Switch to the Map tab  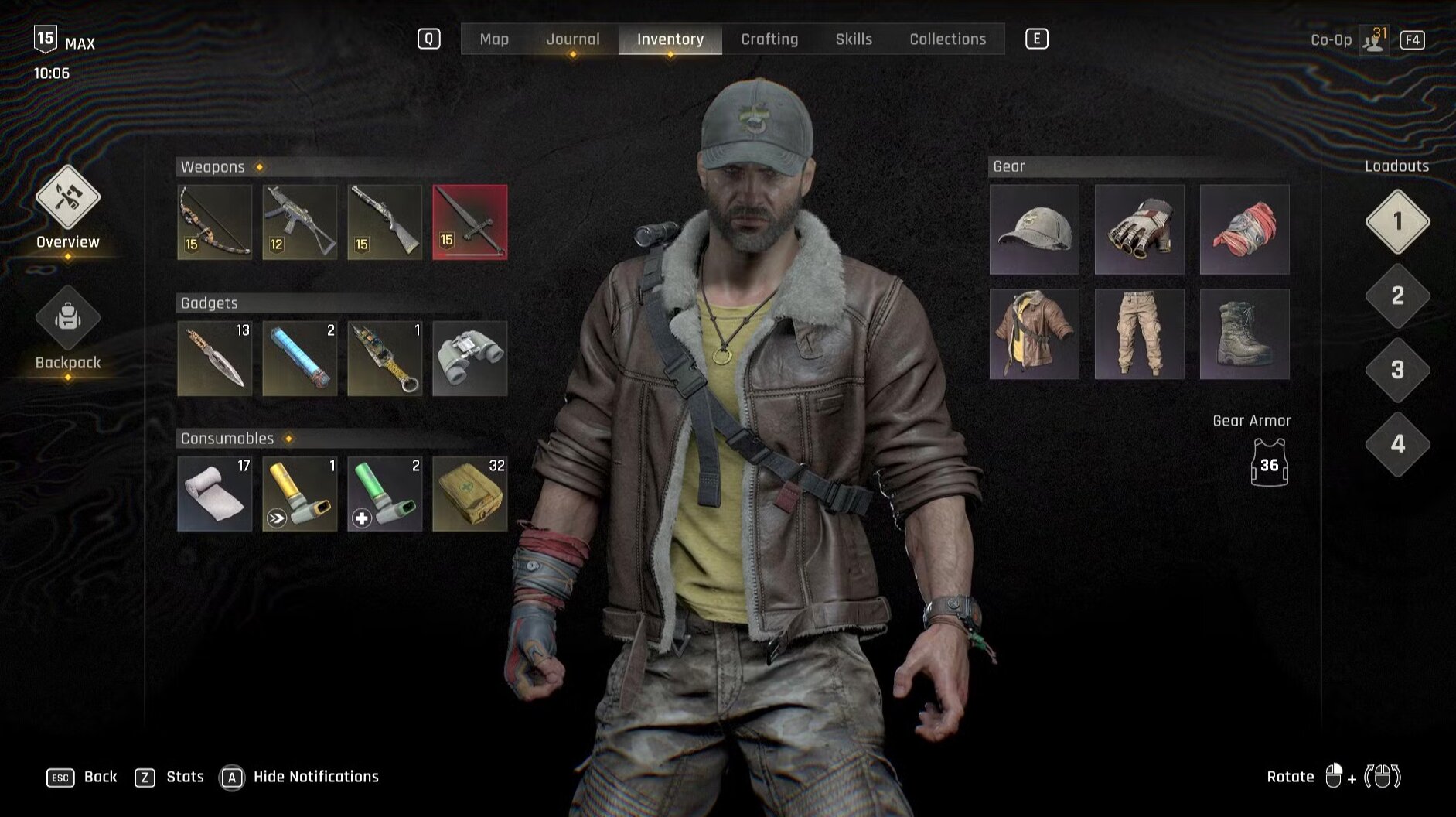click(x=494, y=39)
